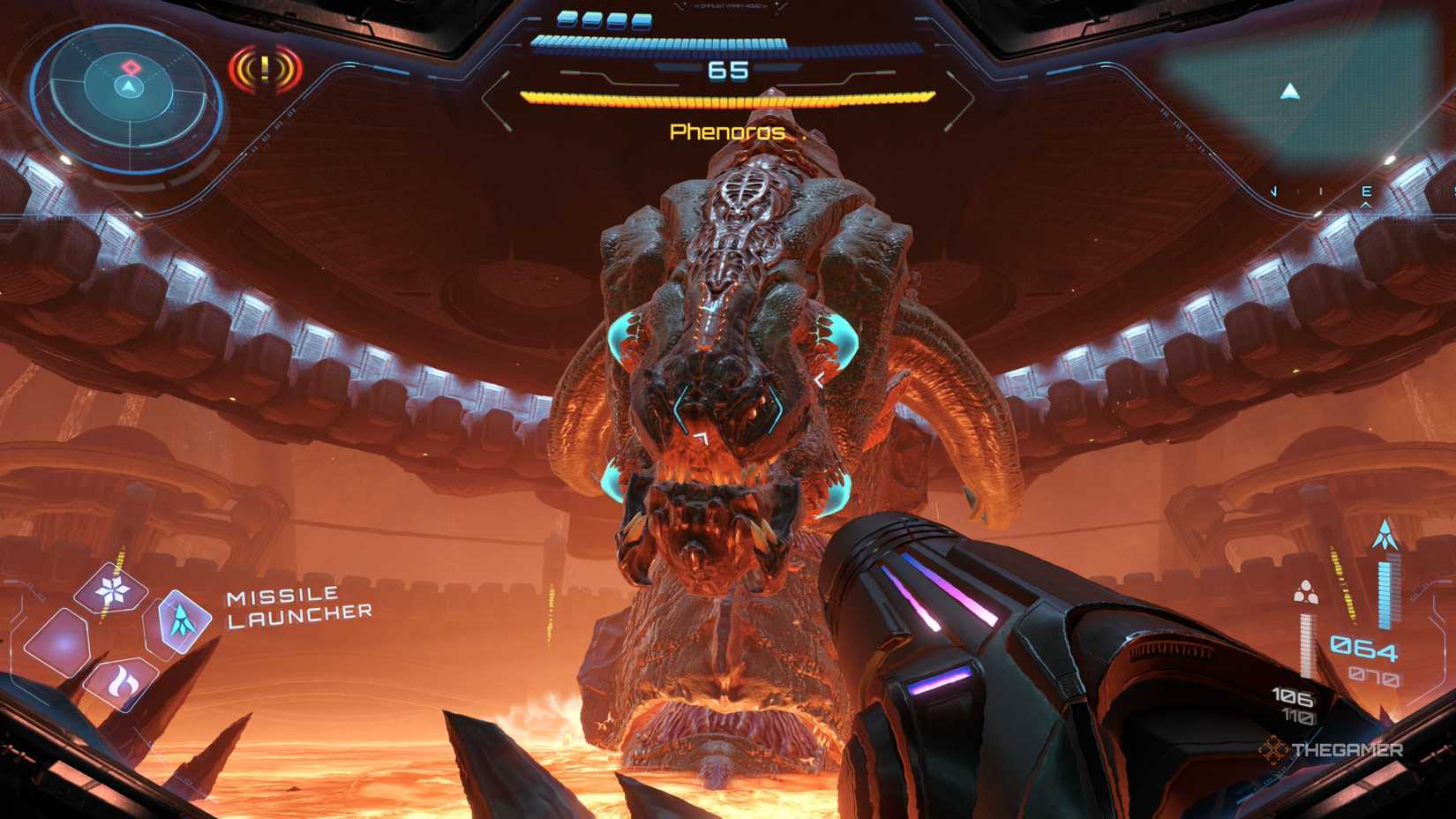Expand the SAMUS VARIA readout at top center
This screenshot has width=1456, height=819.
(725, 8)
